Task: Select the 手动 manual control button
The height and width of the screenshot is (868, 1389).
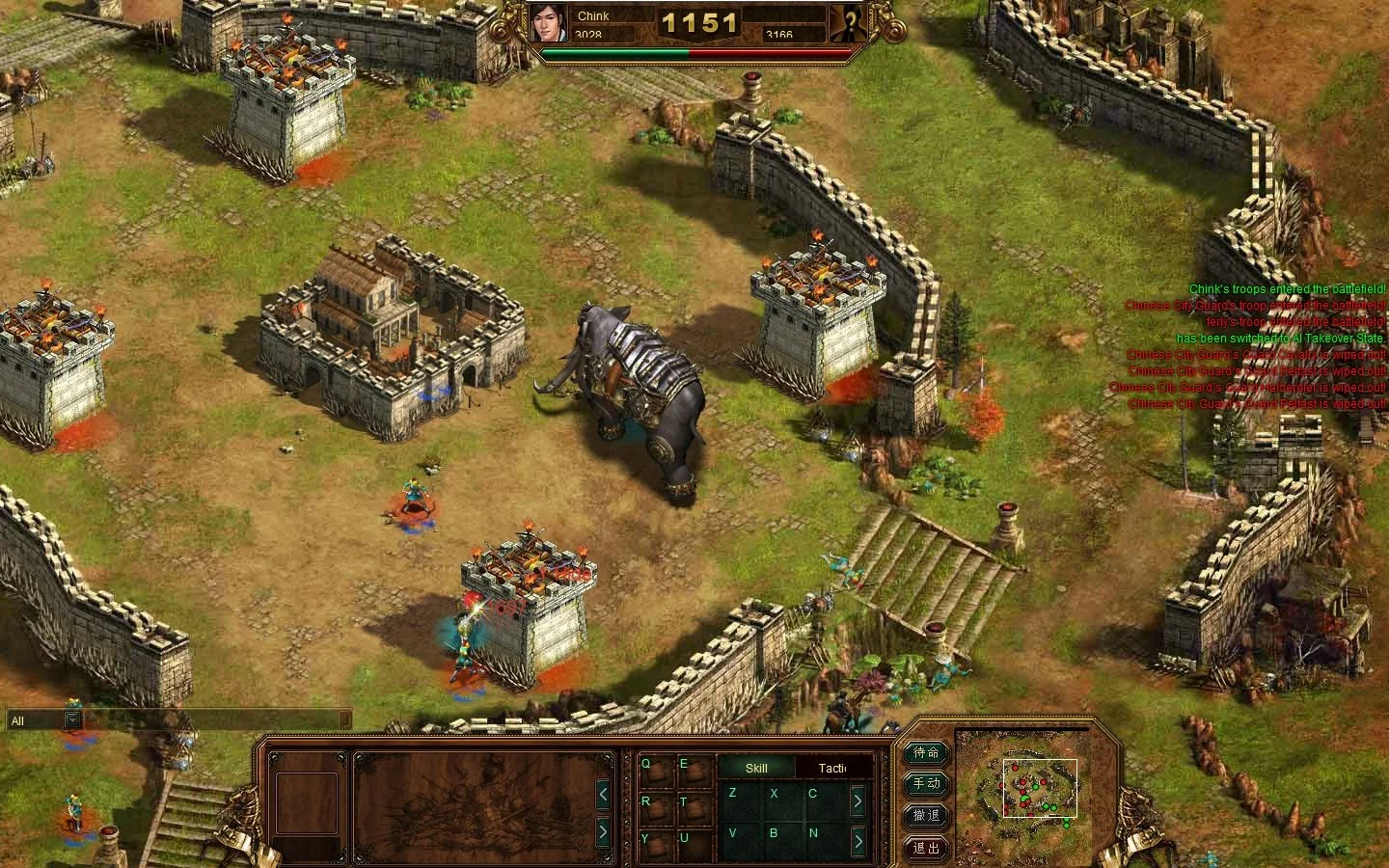Action: tap(926, 784)
